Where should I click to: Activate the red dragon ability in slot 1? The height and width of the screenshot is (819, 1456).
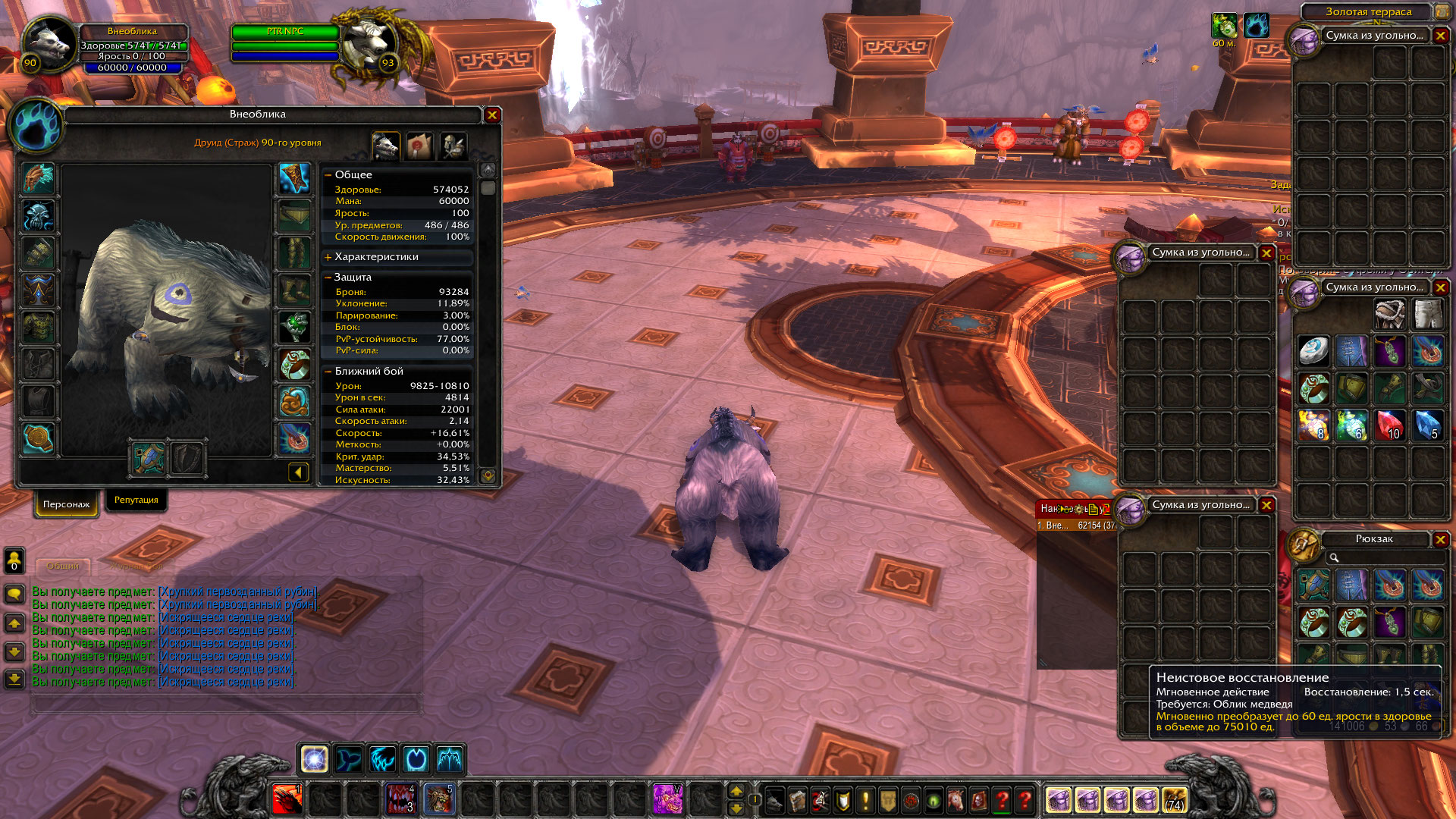click(287, 799)
